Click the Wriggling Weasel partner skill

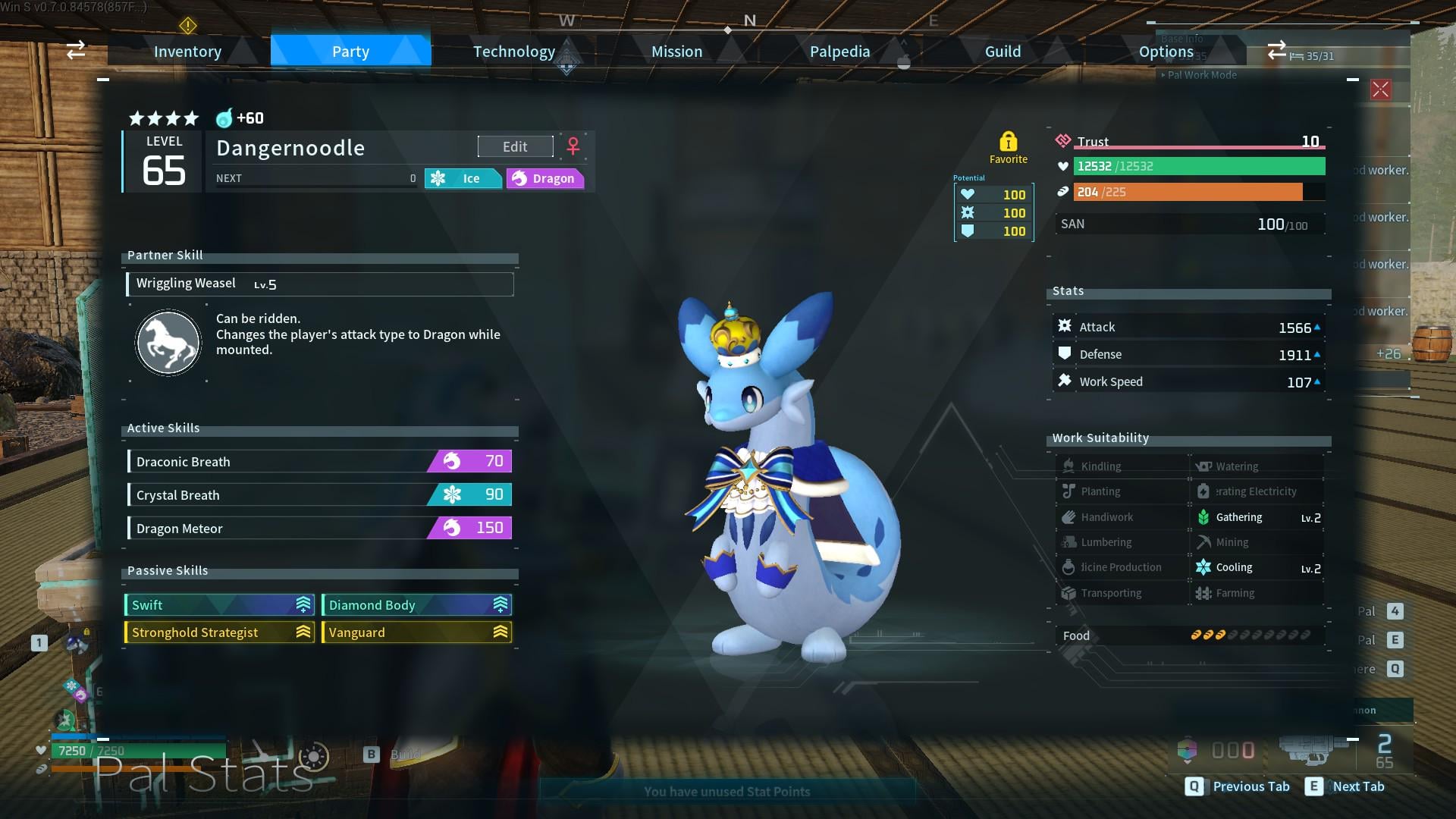tap(319, 284)
